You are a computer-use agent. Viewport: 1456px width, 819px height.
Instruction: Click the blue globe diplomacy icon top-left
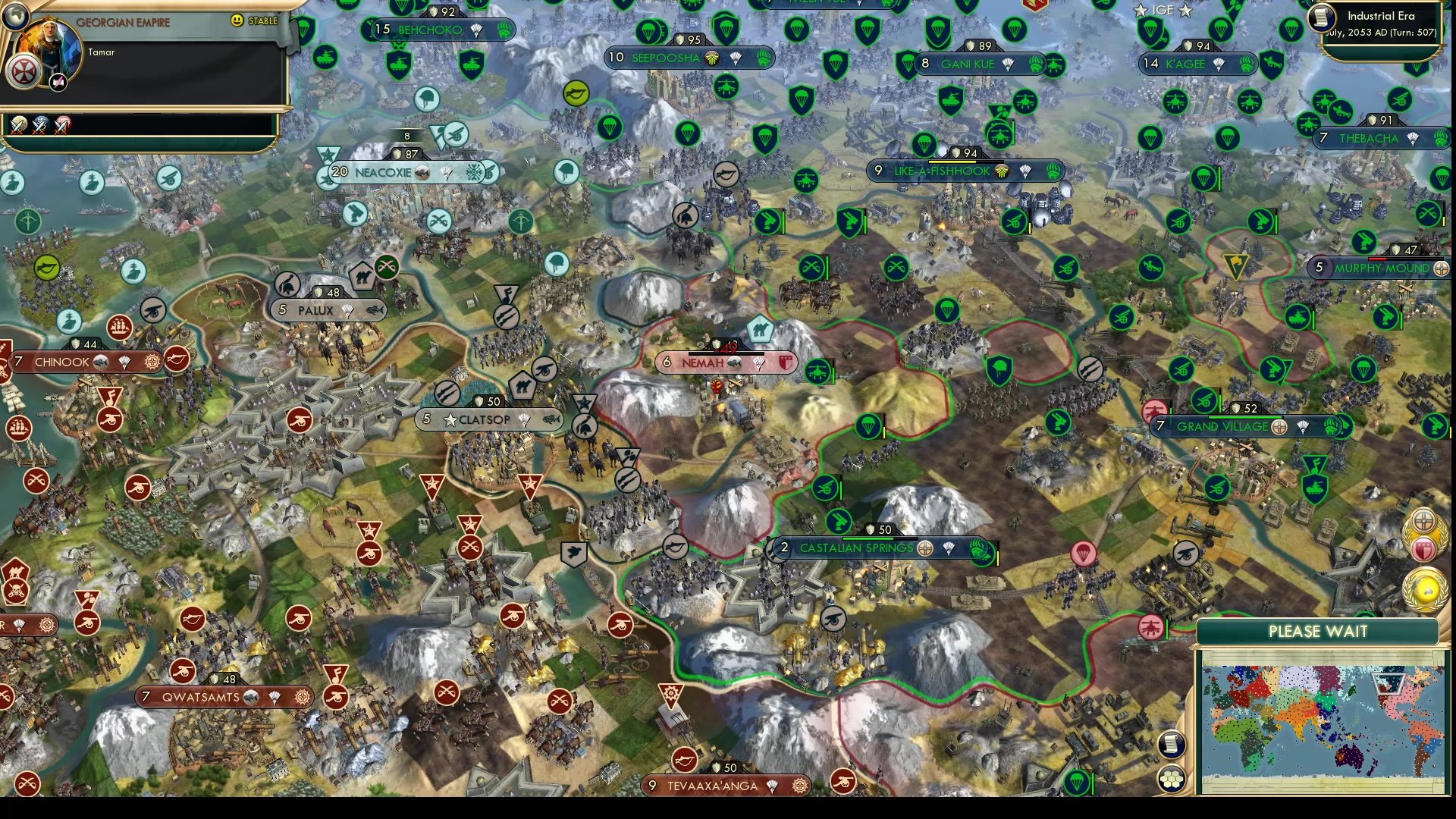[x=16, y=16]
